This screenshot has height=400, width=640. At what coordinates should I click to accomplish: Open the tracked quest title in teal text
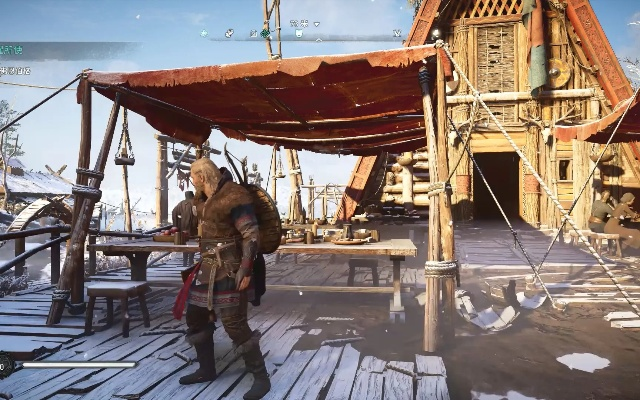[12, 50]
